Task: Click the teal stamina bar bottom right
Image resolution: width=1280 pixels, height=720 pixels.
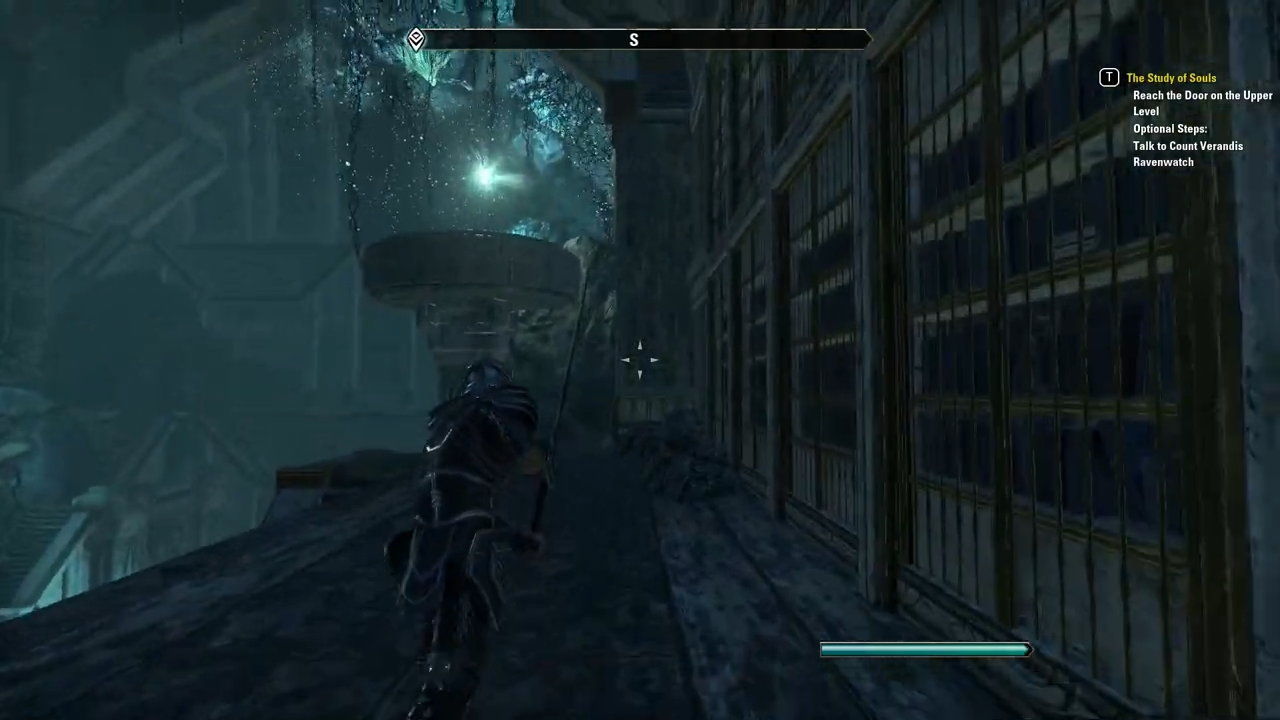Action: point(925,650)
